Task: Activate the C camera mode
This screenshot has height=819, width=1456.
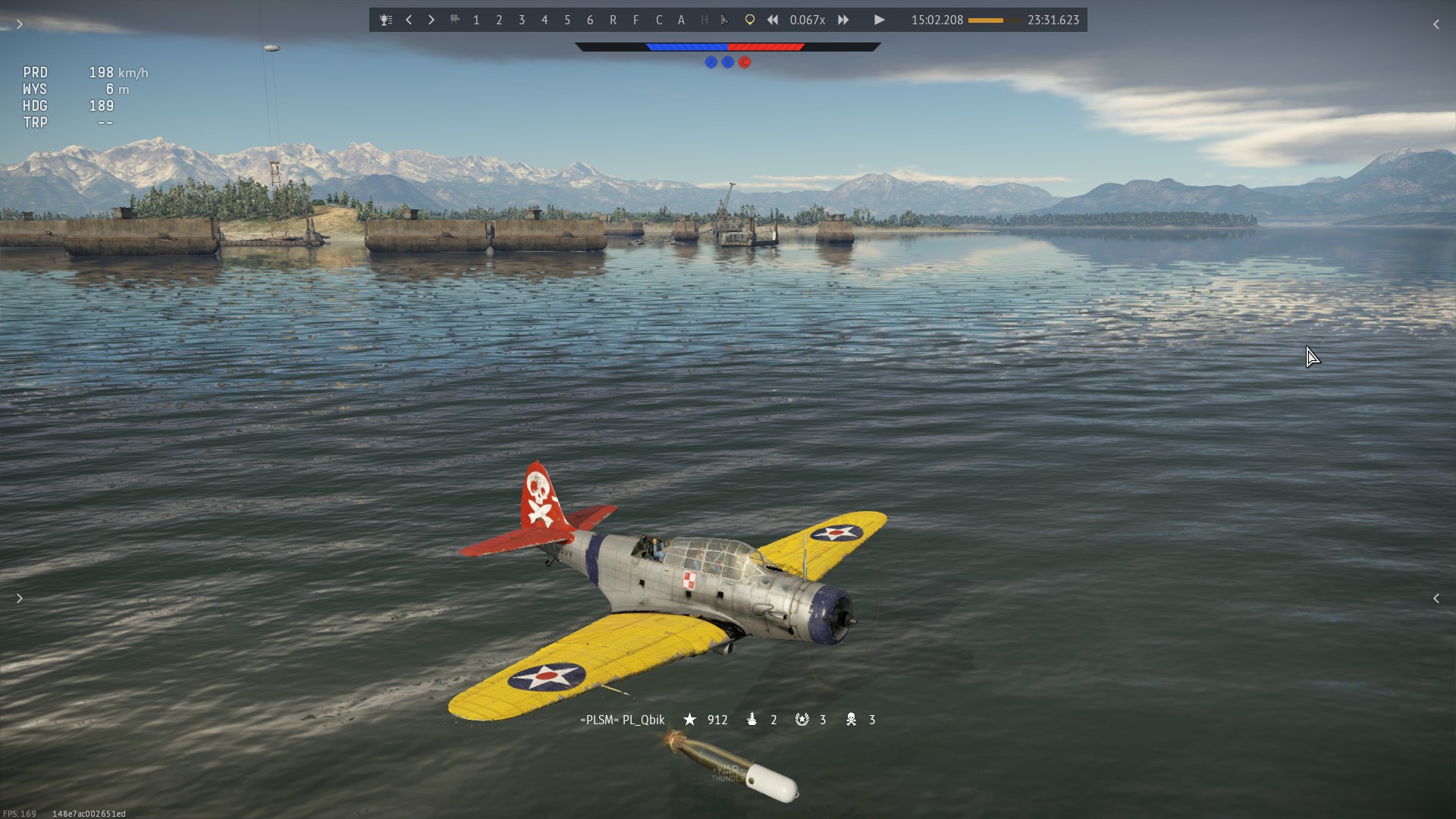Action: [x=658, y=20]
